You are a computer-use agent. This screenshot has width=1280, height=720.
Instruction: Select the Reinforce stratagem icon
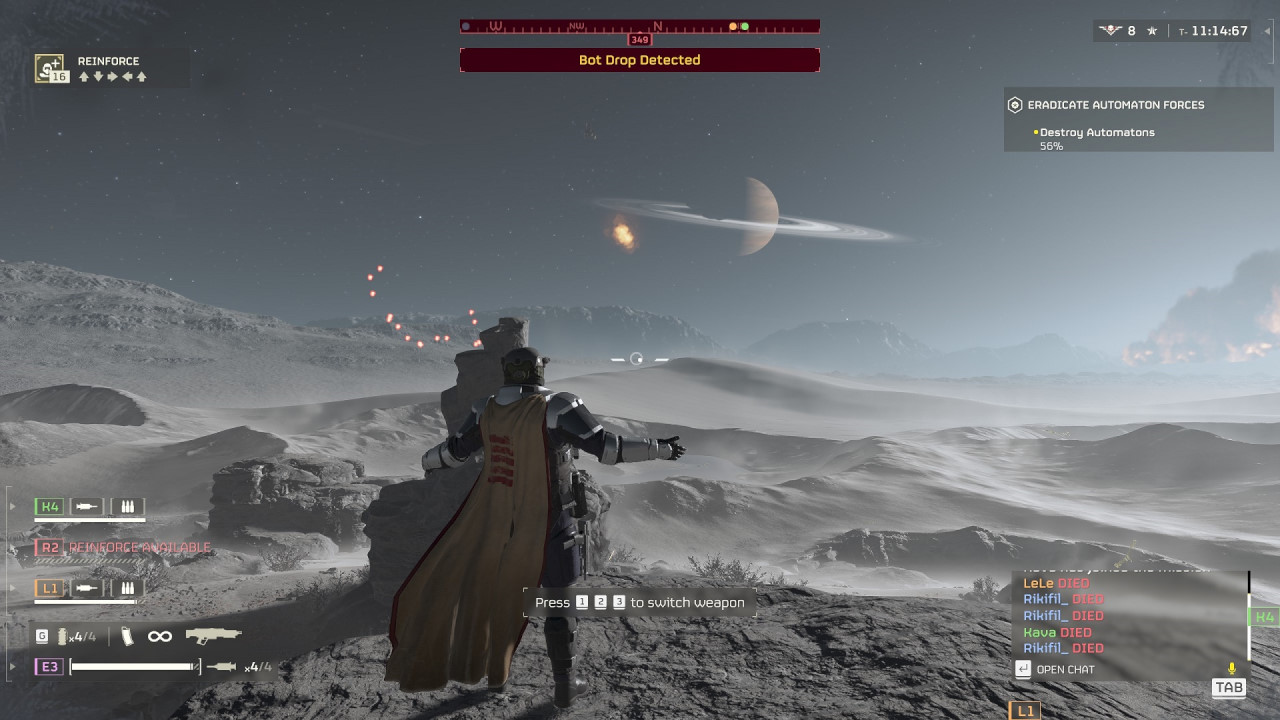[50, 68]
